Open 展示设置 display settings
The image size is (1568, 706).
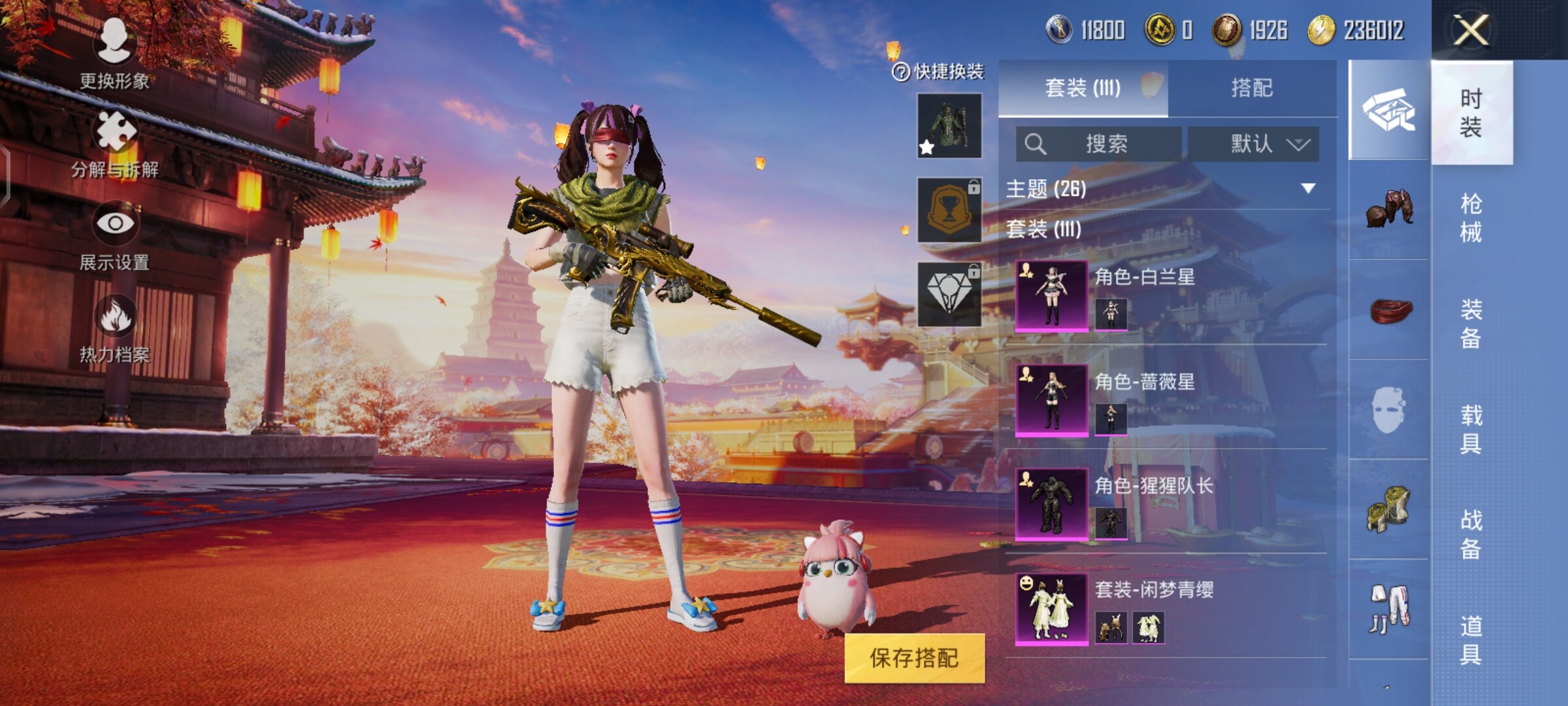pos(115,237)
